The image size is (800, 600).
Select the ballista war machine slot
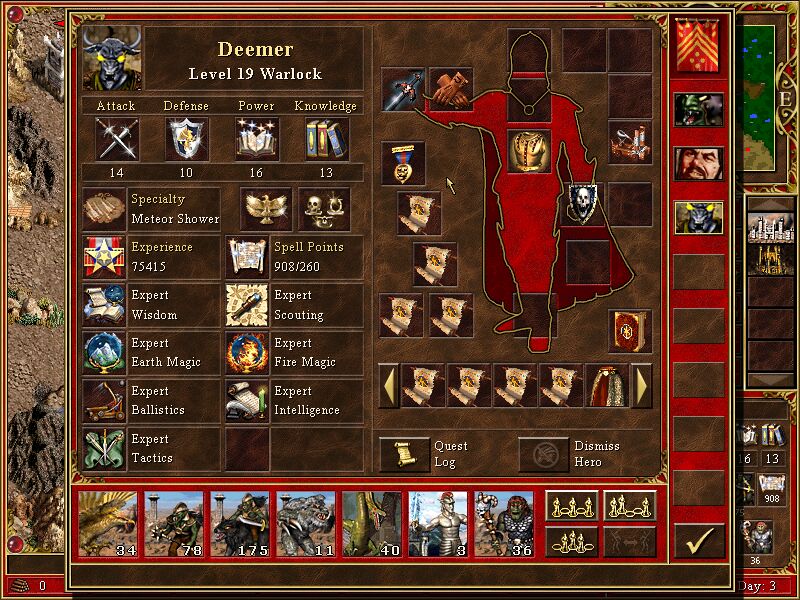[x=631, y=142]
